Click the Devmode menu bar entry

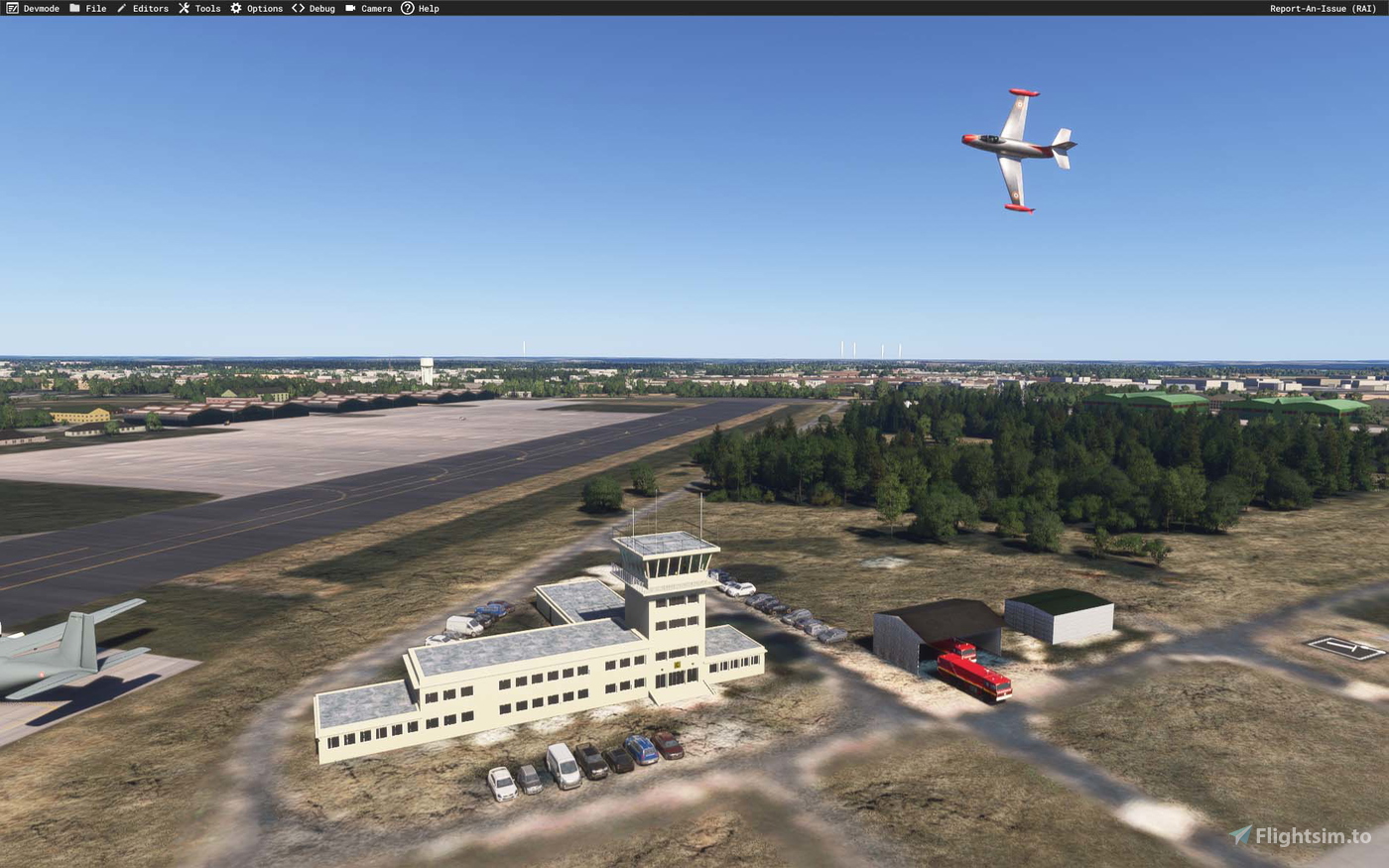tap(34, 8)
